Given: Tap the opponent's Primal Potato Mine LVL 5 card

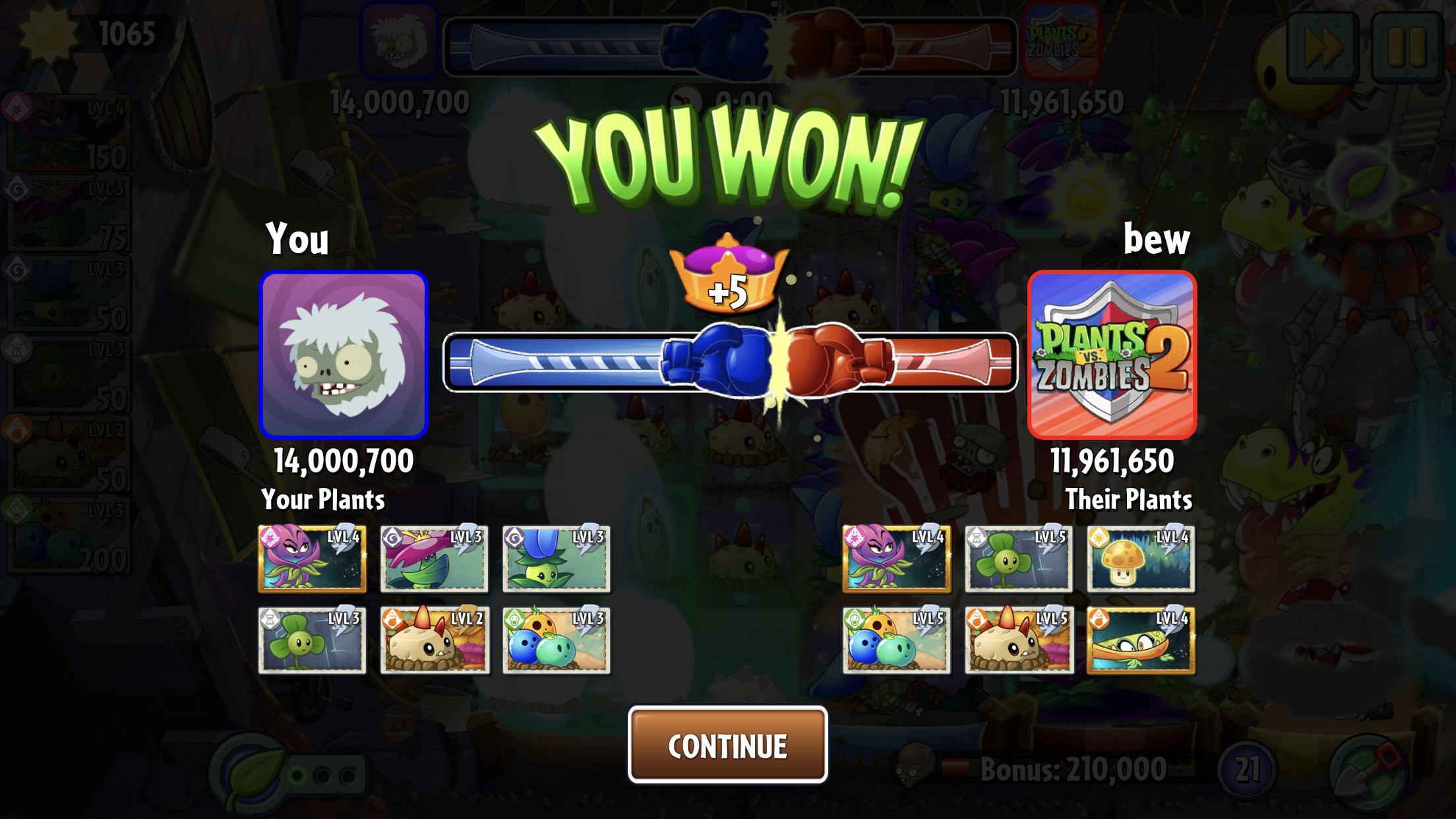Looking at the screenshot, I should [1018, 640].
